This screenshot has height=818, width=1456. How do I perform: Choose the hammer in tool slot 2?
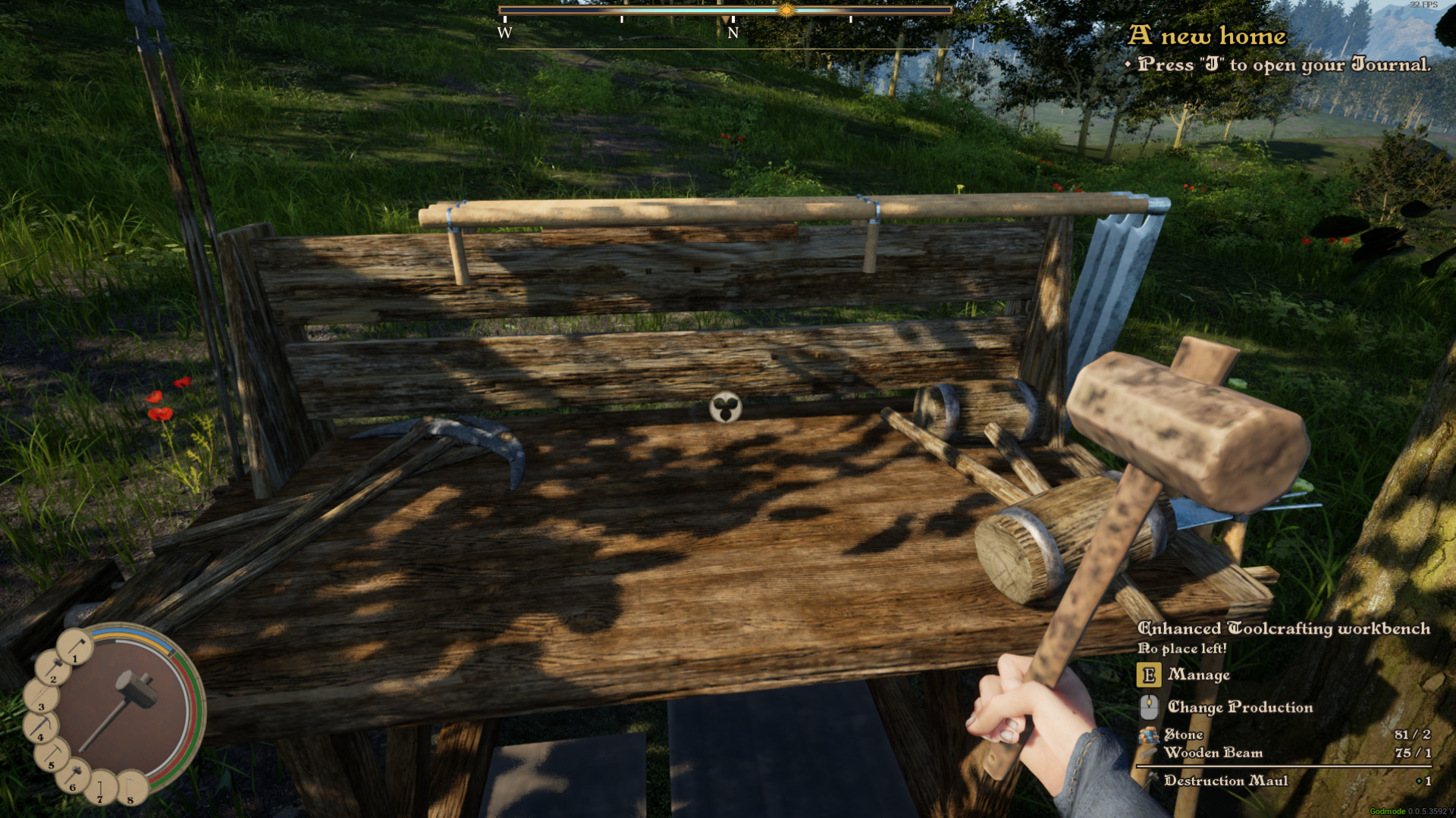[52, 669]
